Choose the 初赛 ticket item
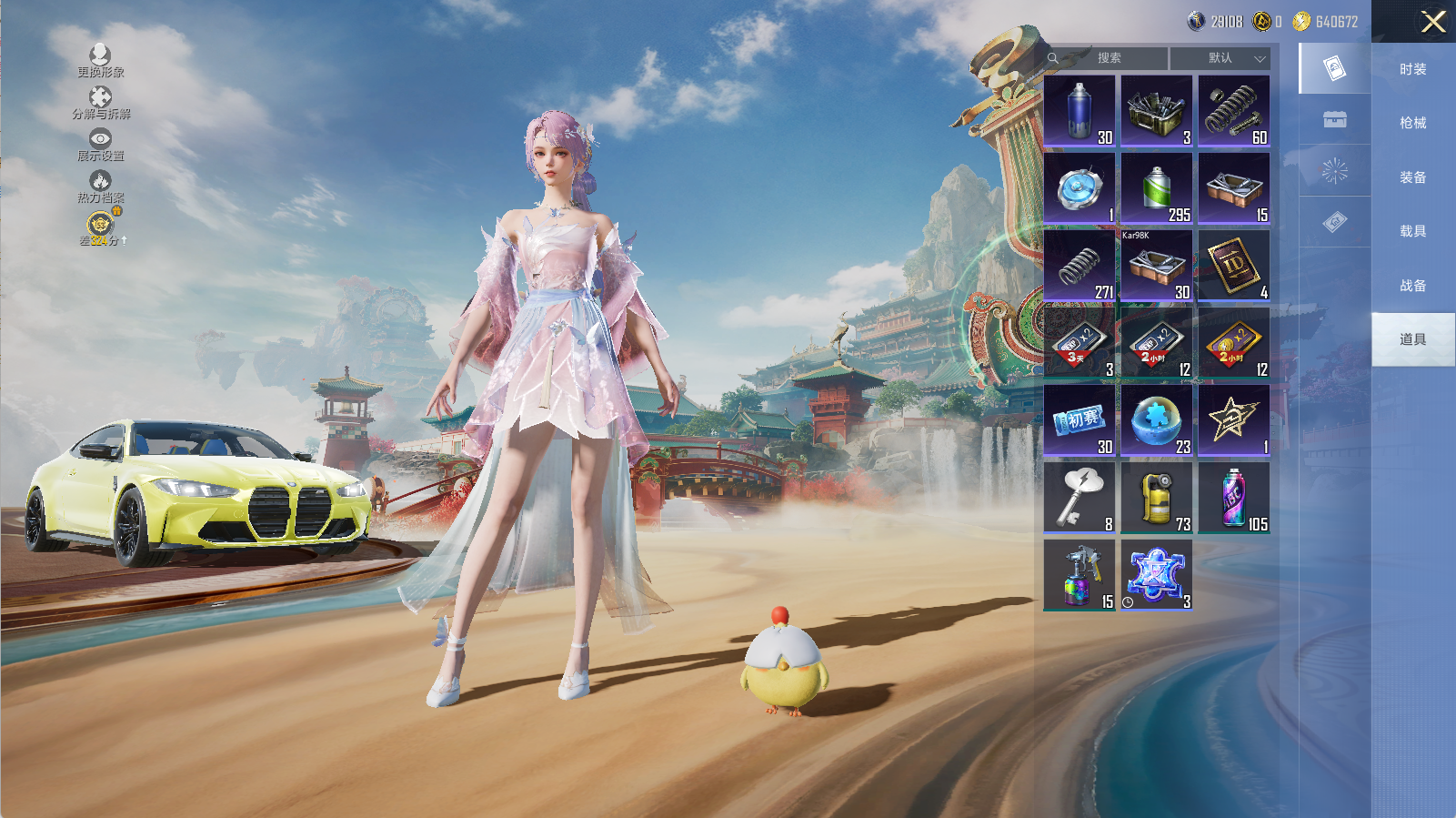Image resolution: width=1456 pixels, height=818 pixels. (x=1079, y=420)
